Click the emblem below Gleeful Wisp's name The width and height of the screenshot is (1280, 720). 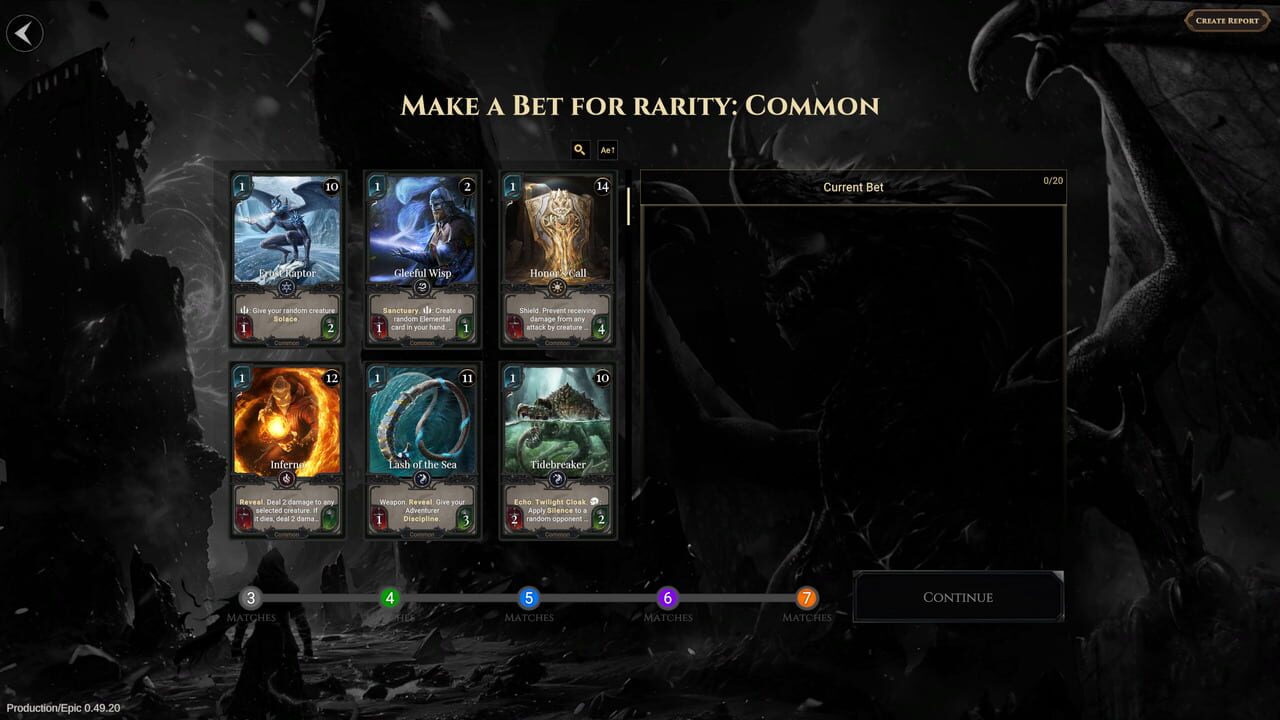422,289
